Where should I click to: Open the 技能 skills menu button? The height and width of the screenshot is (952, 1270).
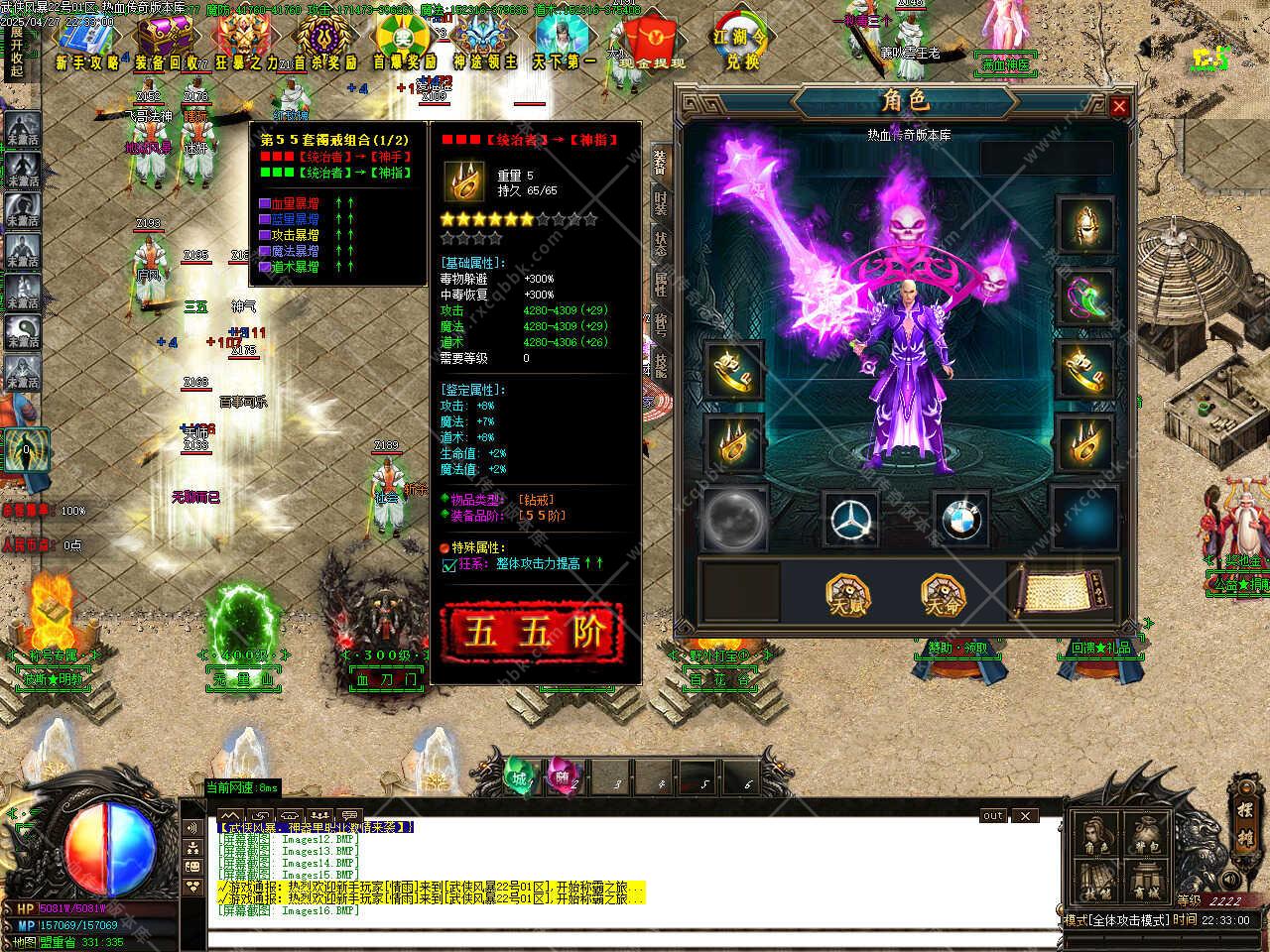1095,881
